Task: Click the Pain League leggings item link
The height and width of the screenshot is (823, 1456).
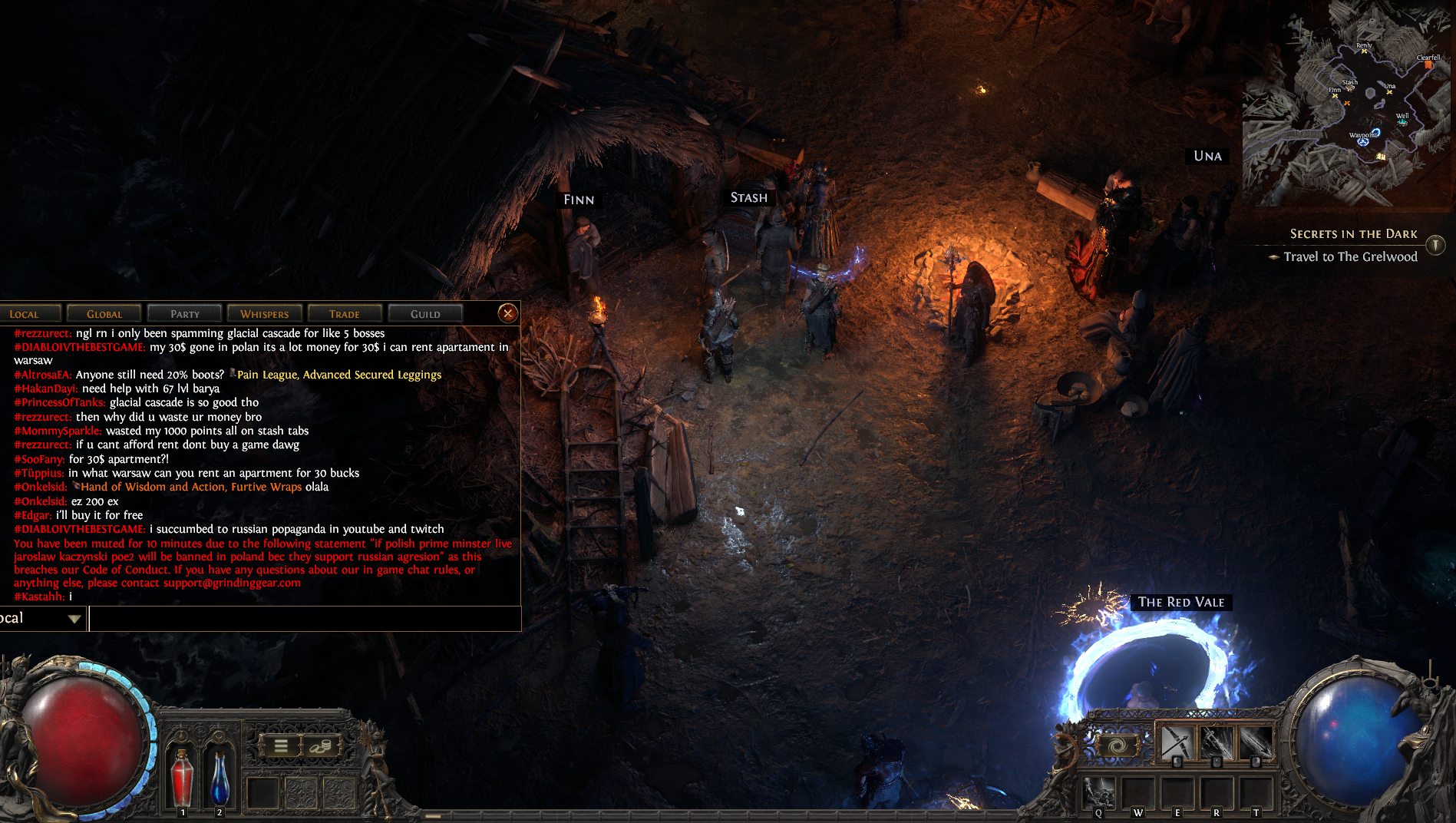Action: 338,375
